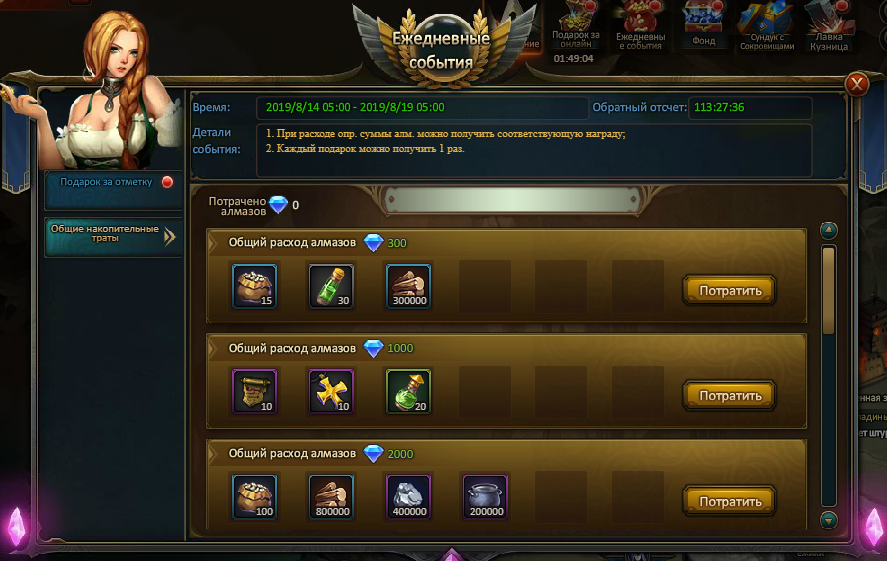Viewport: 887px width, 561px height.
Task: Open the Подарок за отметку tab
Action: tap(113, 182)
